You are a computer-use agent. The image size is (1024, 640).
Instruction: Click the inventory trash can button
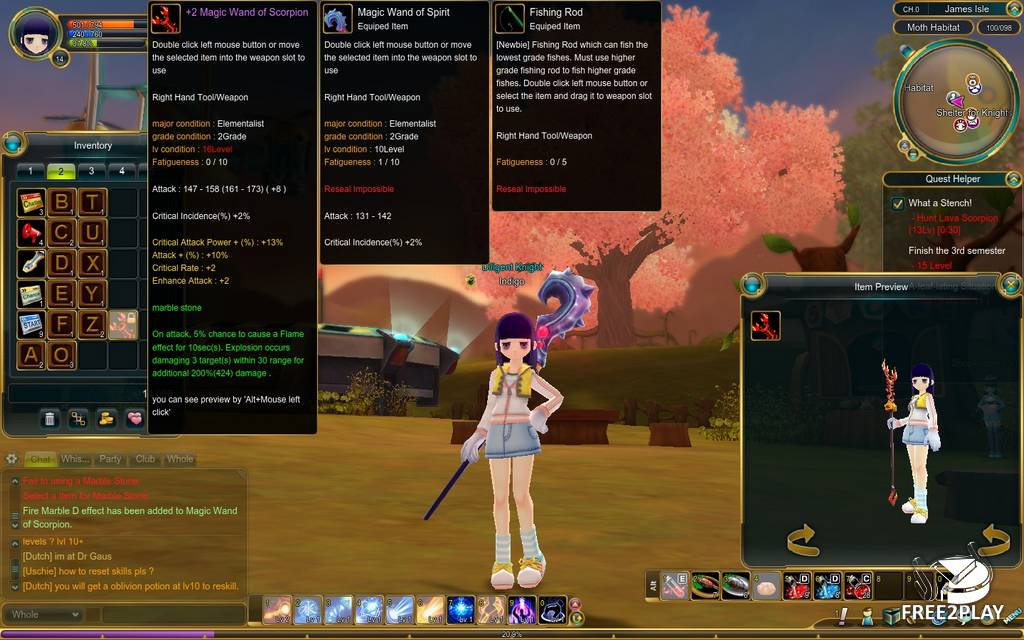pos(49,418)
